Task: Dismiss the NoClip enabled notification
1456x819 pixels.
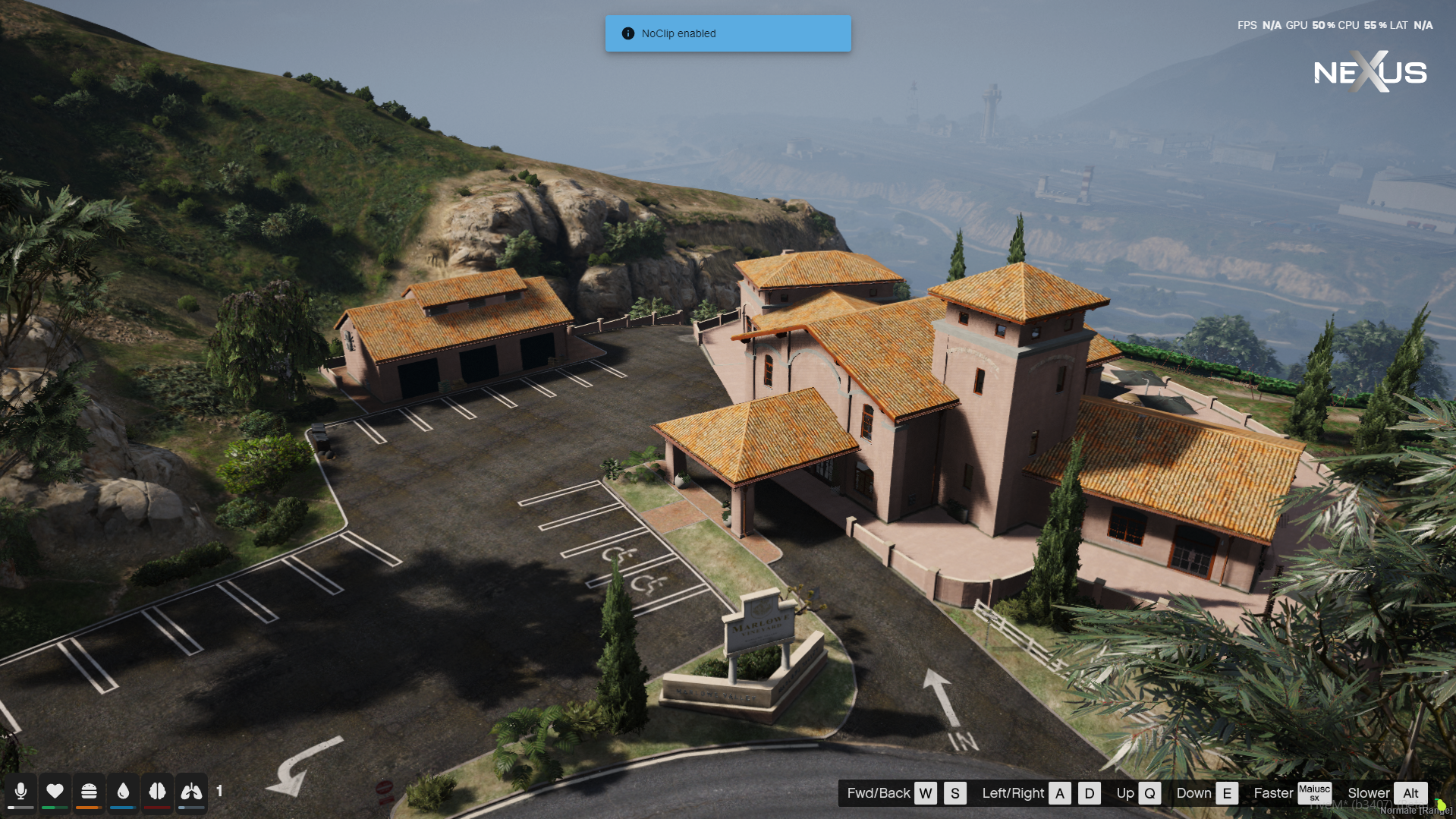Action: [x=728, y=33]
